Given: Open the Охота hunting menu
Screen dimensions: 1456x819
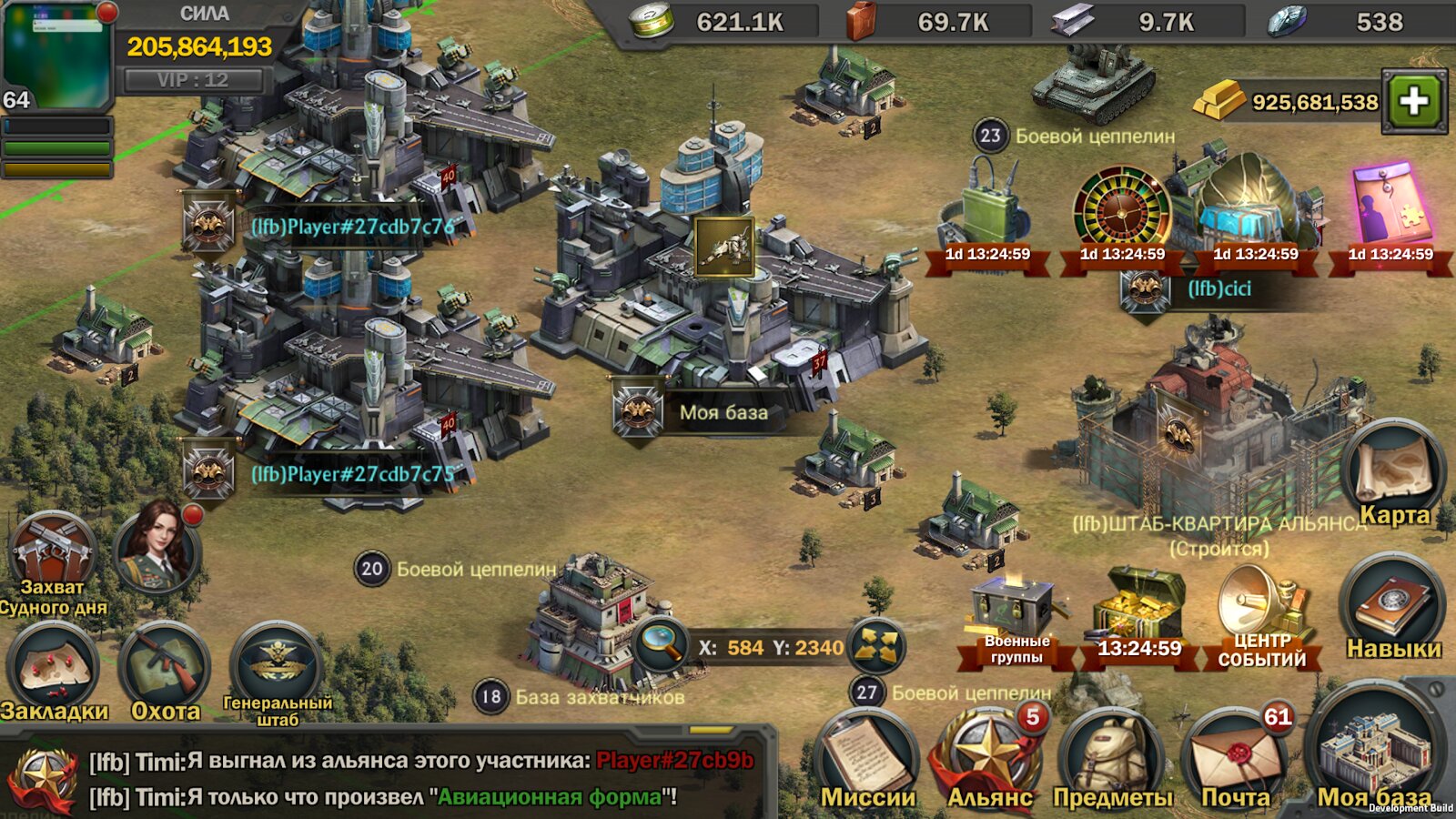Looking at the screenshot, I should point(166,671).
